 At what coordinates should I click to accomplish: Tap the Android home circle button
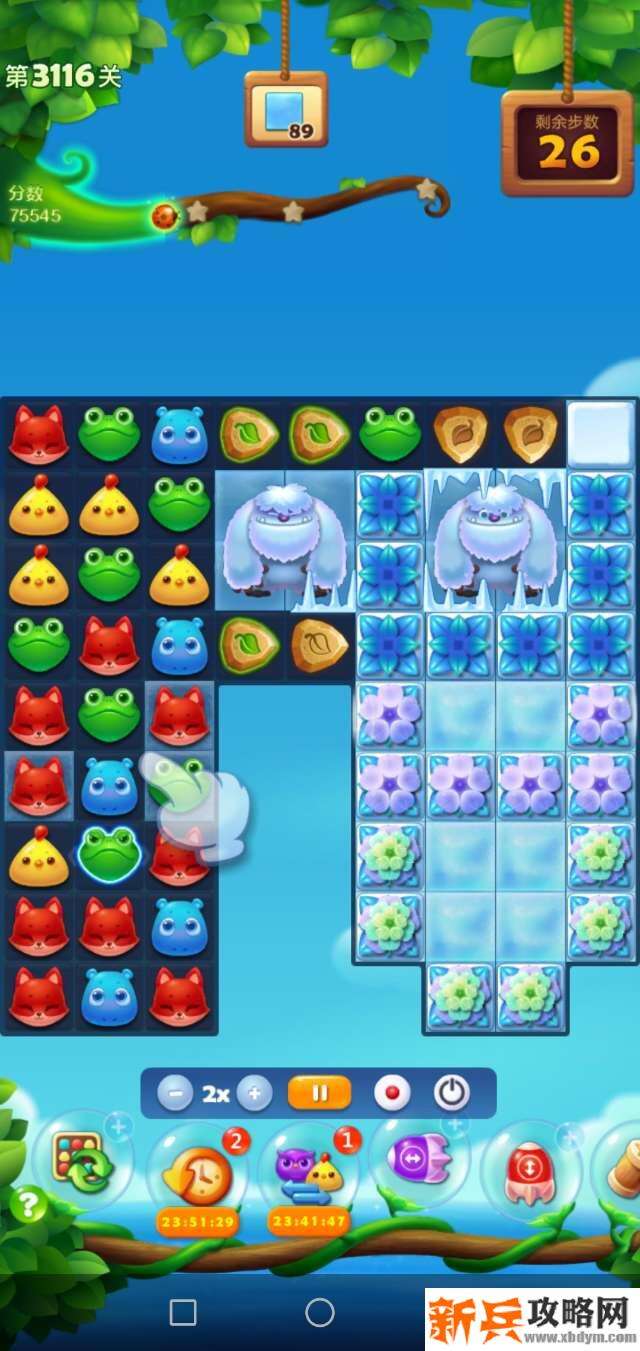(319, 1312)
